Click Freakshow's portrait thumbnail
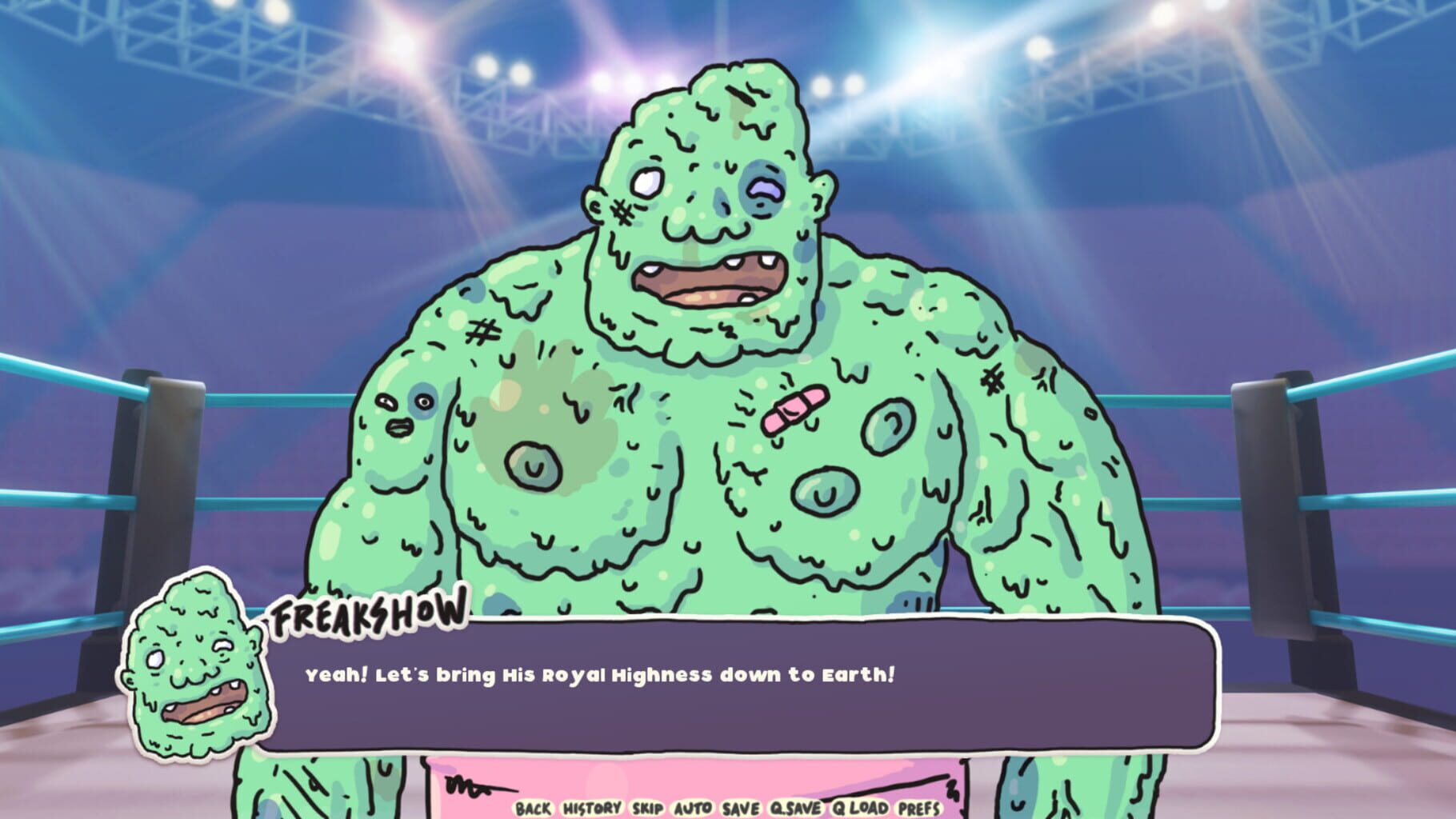Viewport: 1456px width, 819px height. click(196, 672)
